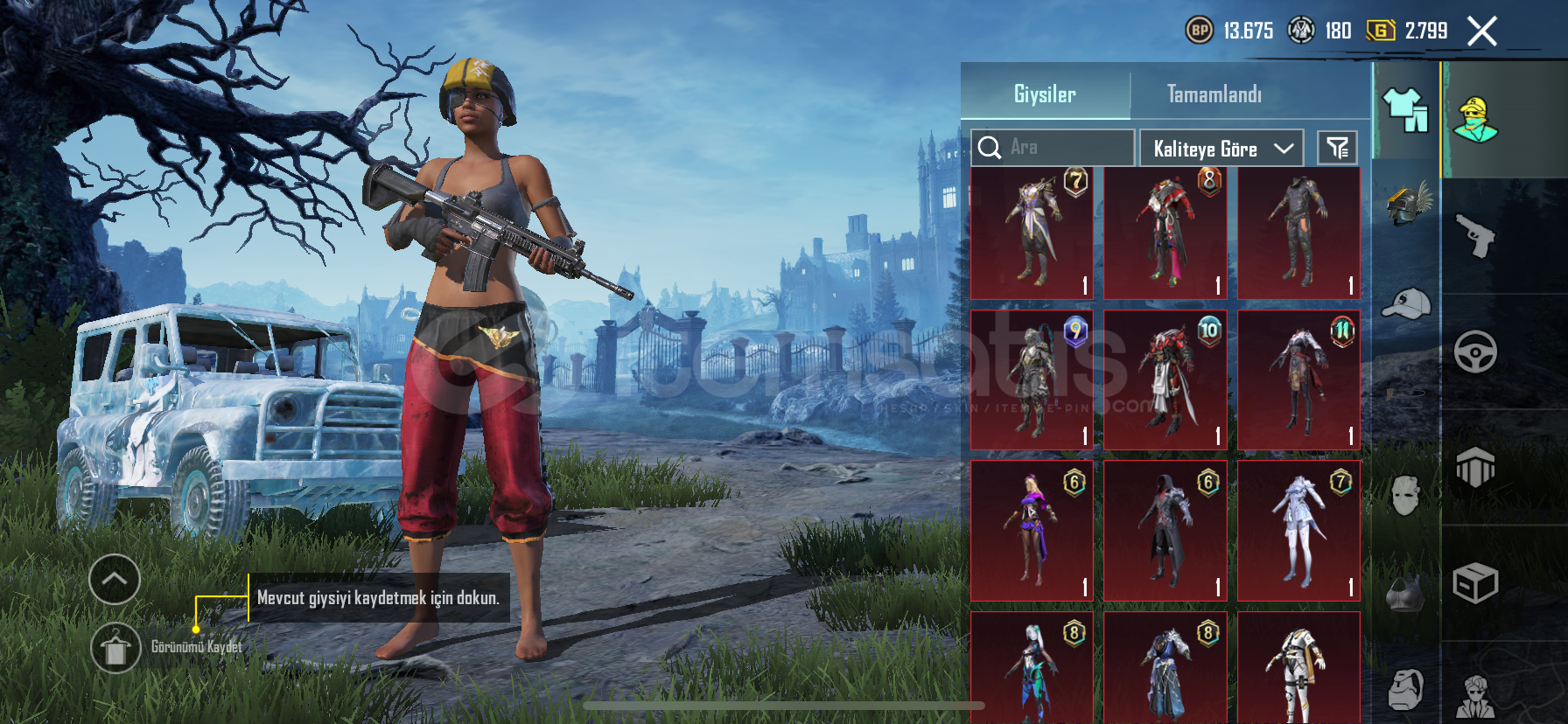
Task: Open the filter options button
Action: [x=1337, y=149]
